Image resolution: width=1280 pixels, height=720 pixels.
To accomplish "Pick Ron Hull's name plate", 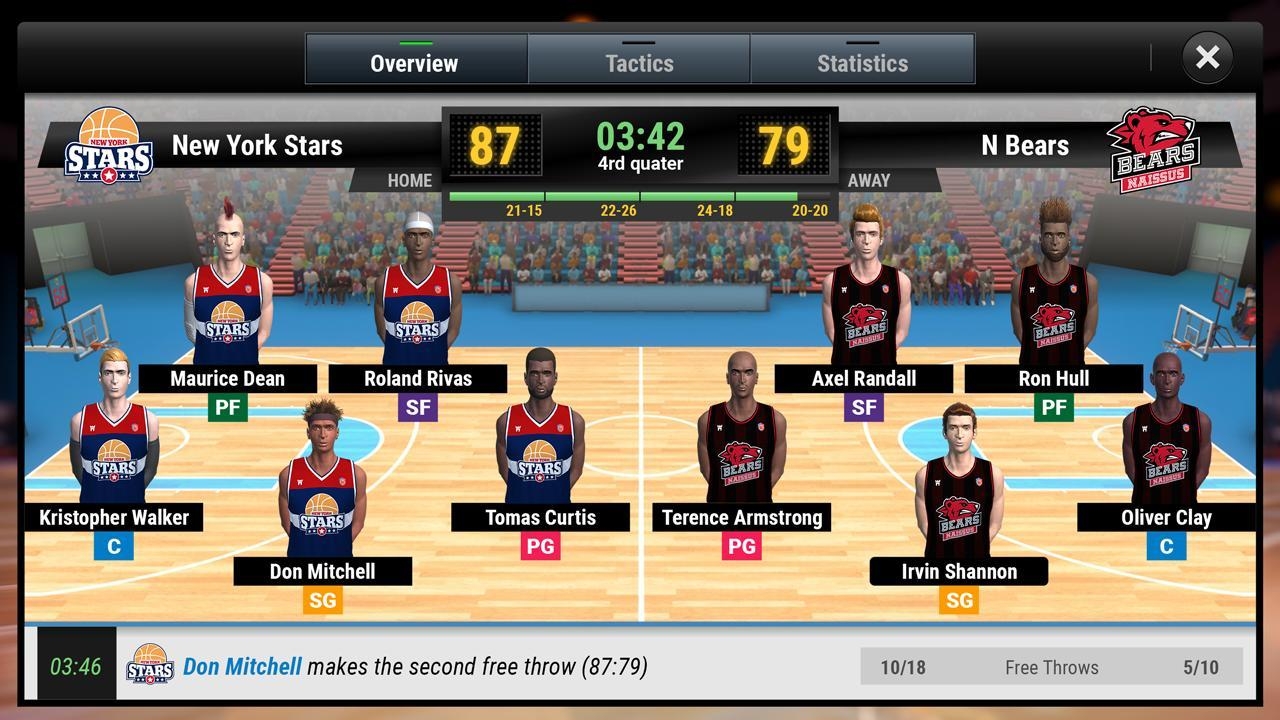I will click(x=1054, y=379).
